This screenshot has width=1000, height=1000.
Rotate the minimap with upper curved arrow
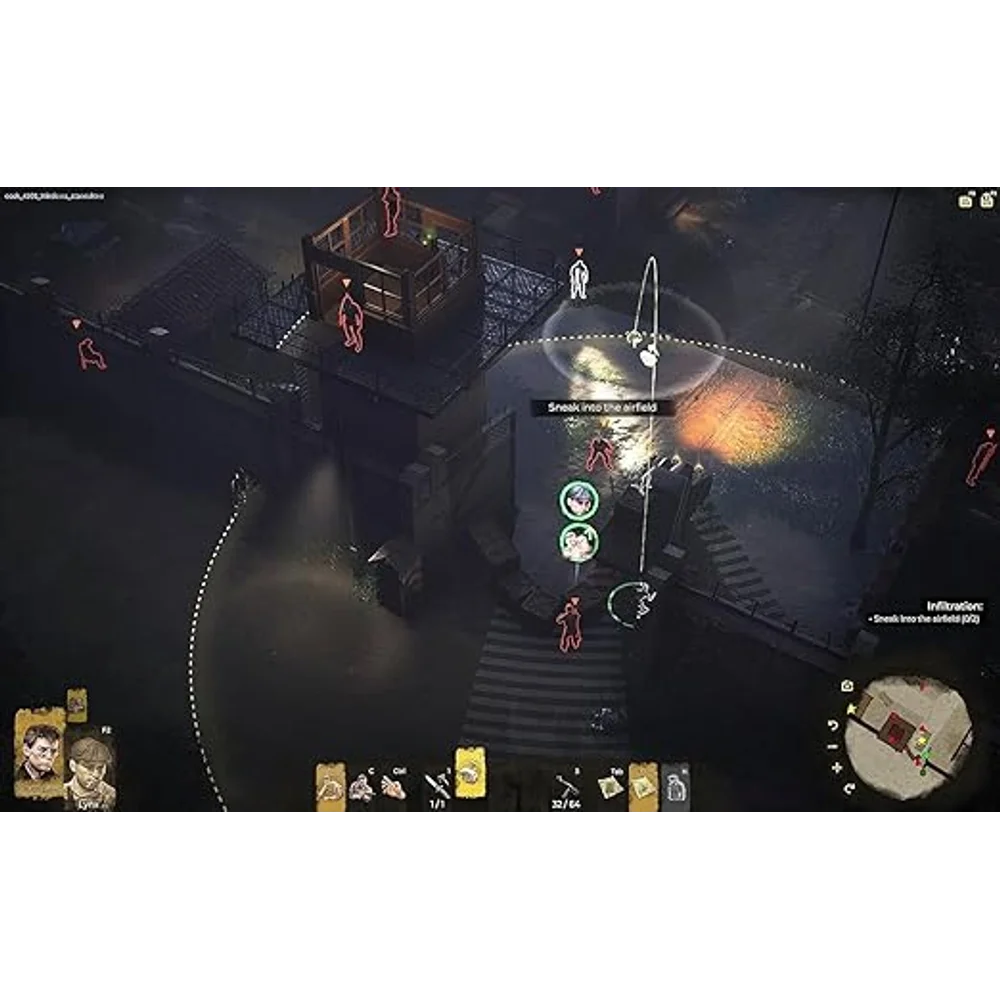click(834, 724)
